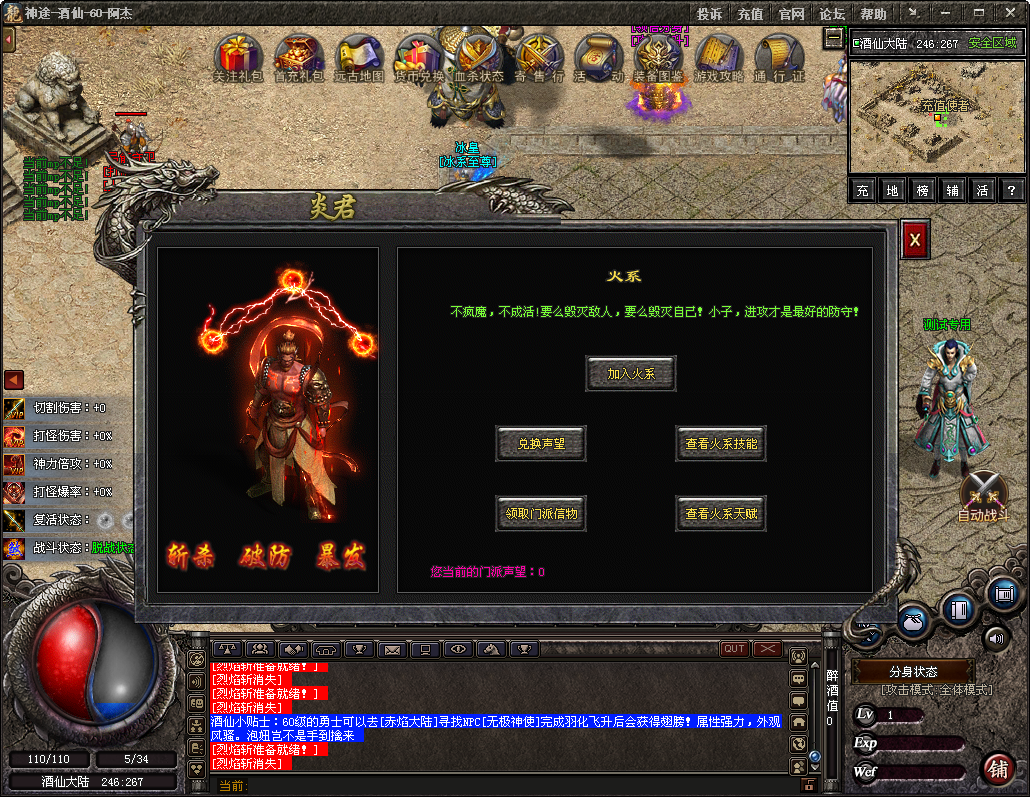Select the 榜 ranking button under minimap
1030x797 pixels.
click(923, 190)
